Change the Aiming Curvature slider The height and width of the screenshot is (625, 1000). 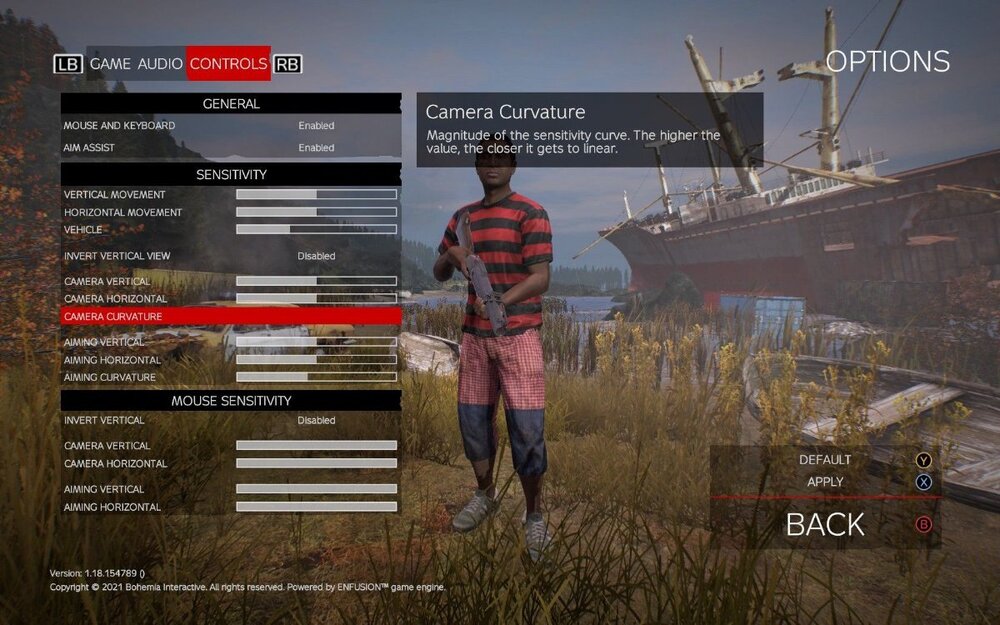click(316, 377)
